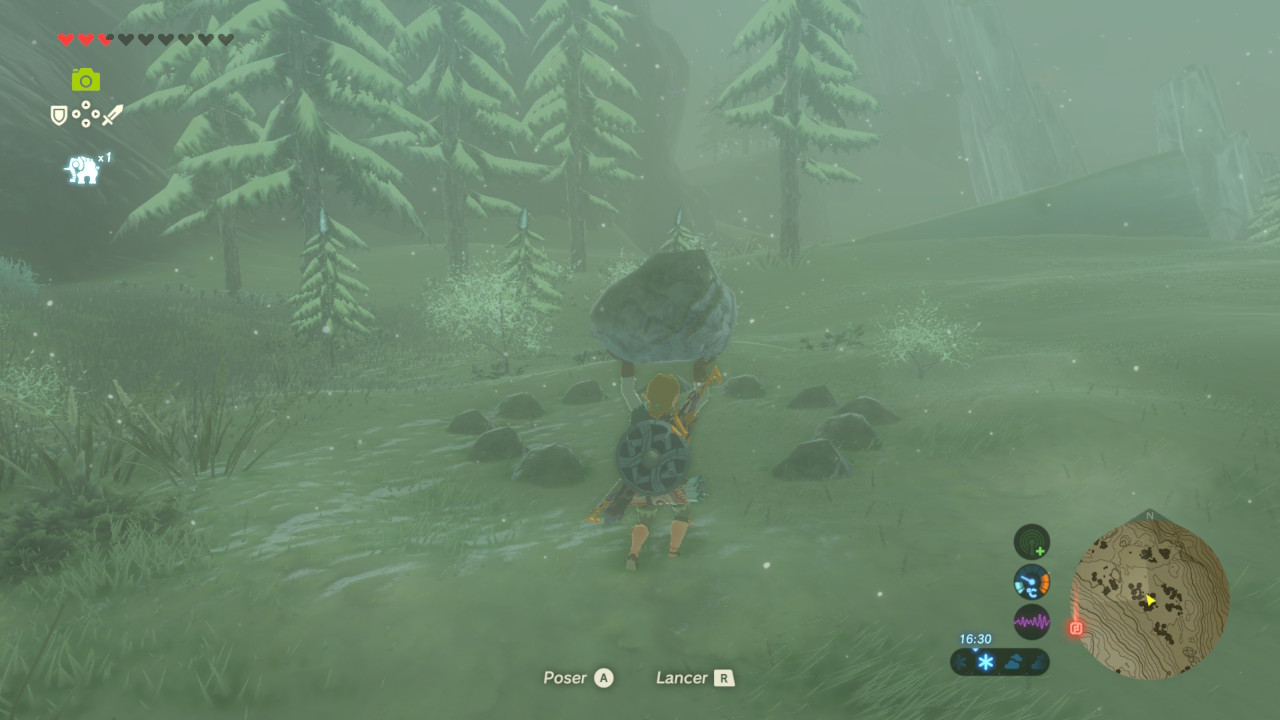This screenshot has height=720, width=1280.
Task: Click the sword weapon icon
Action: point(112,115)
